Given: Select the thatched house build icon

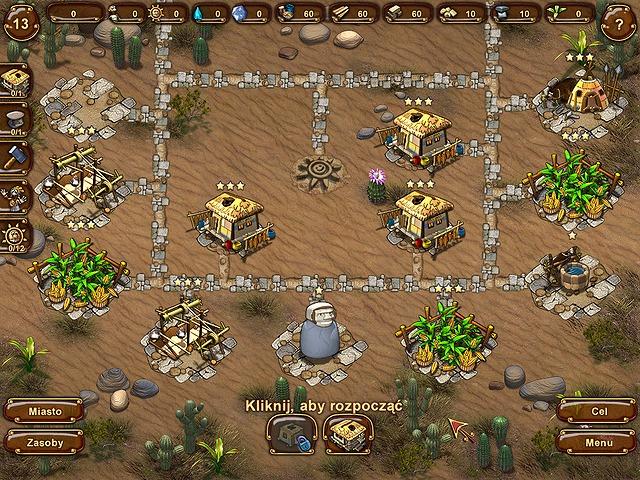Looking at the screenshot, I should pyautogui.click(x=348, y=433).
